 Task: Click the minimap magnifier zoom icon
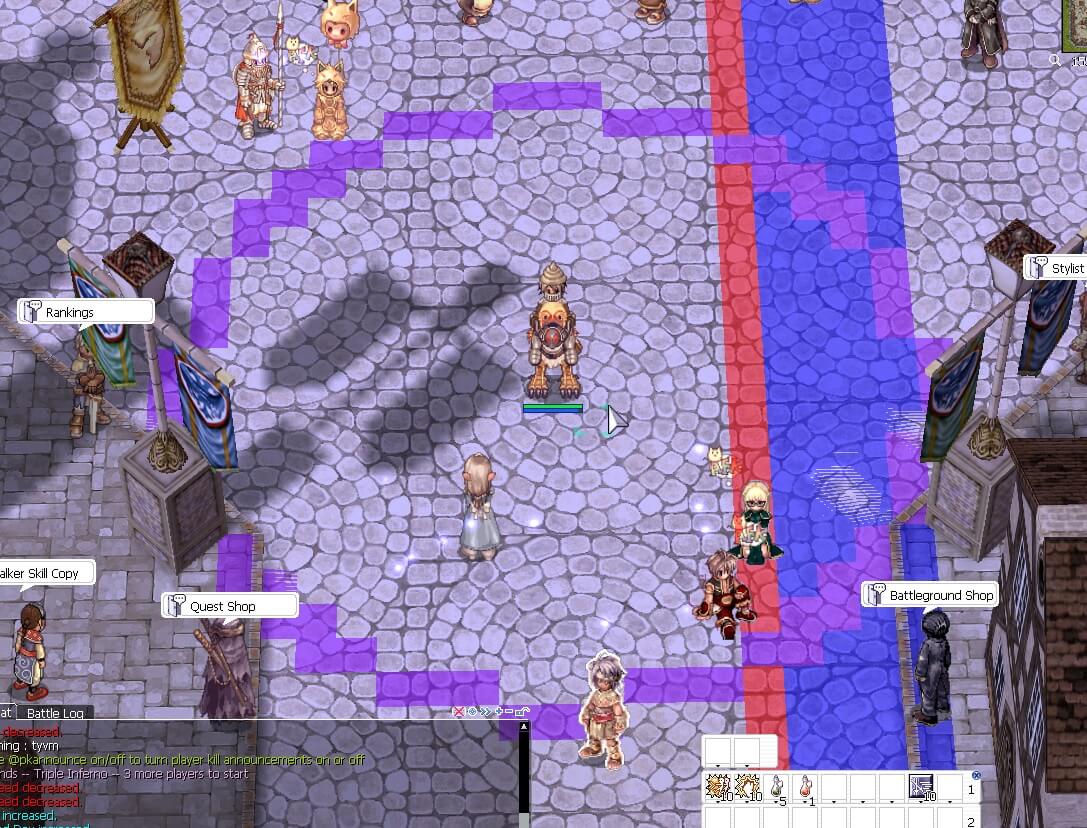pos(1055,60)
